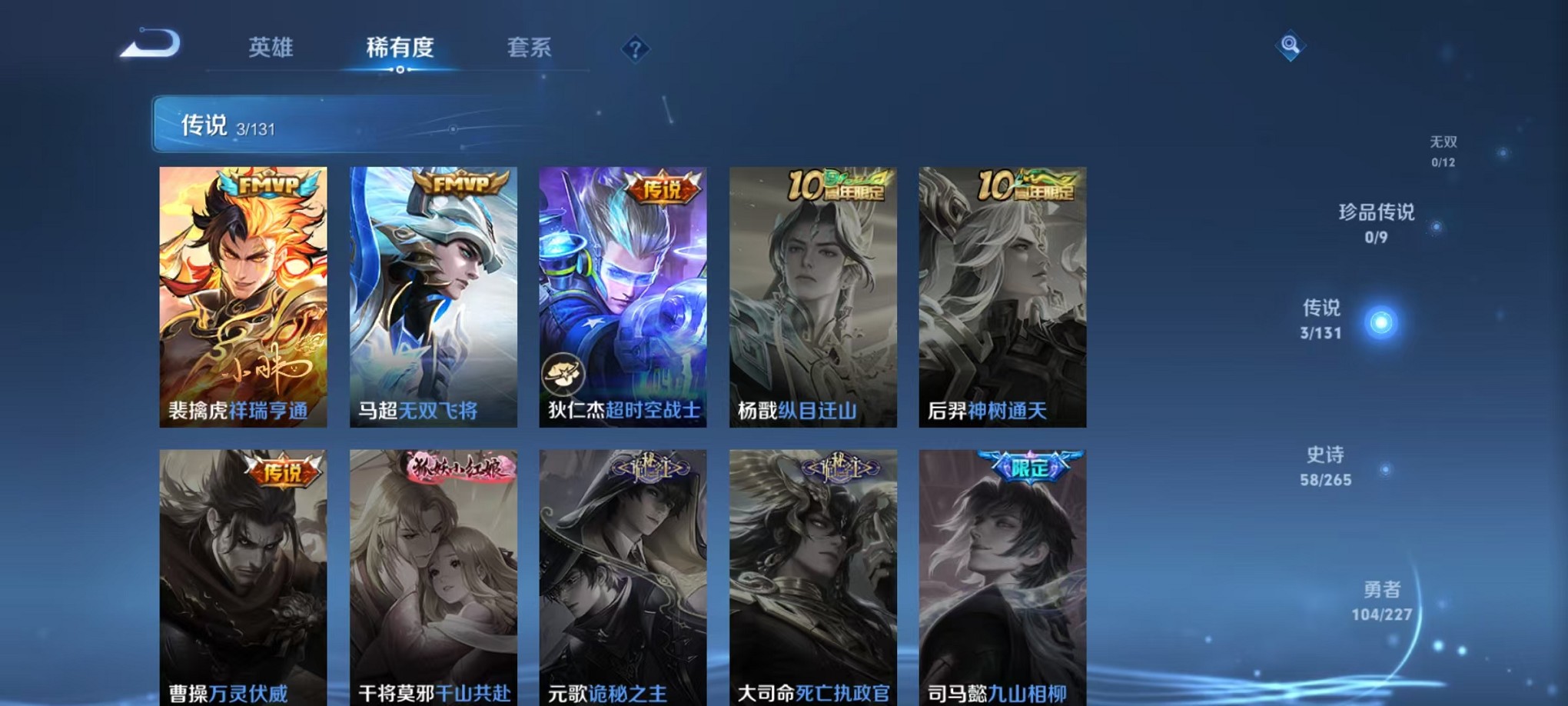Open the question mark help icon

pyautogui.click(x=635, y=48)
